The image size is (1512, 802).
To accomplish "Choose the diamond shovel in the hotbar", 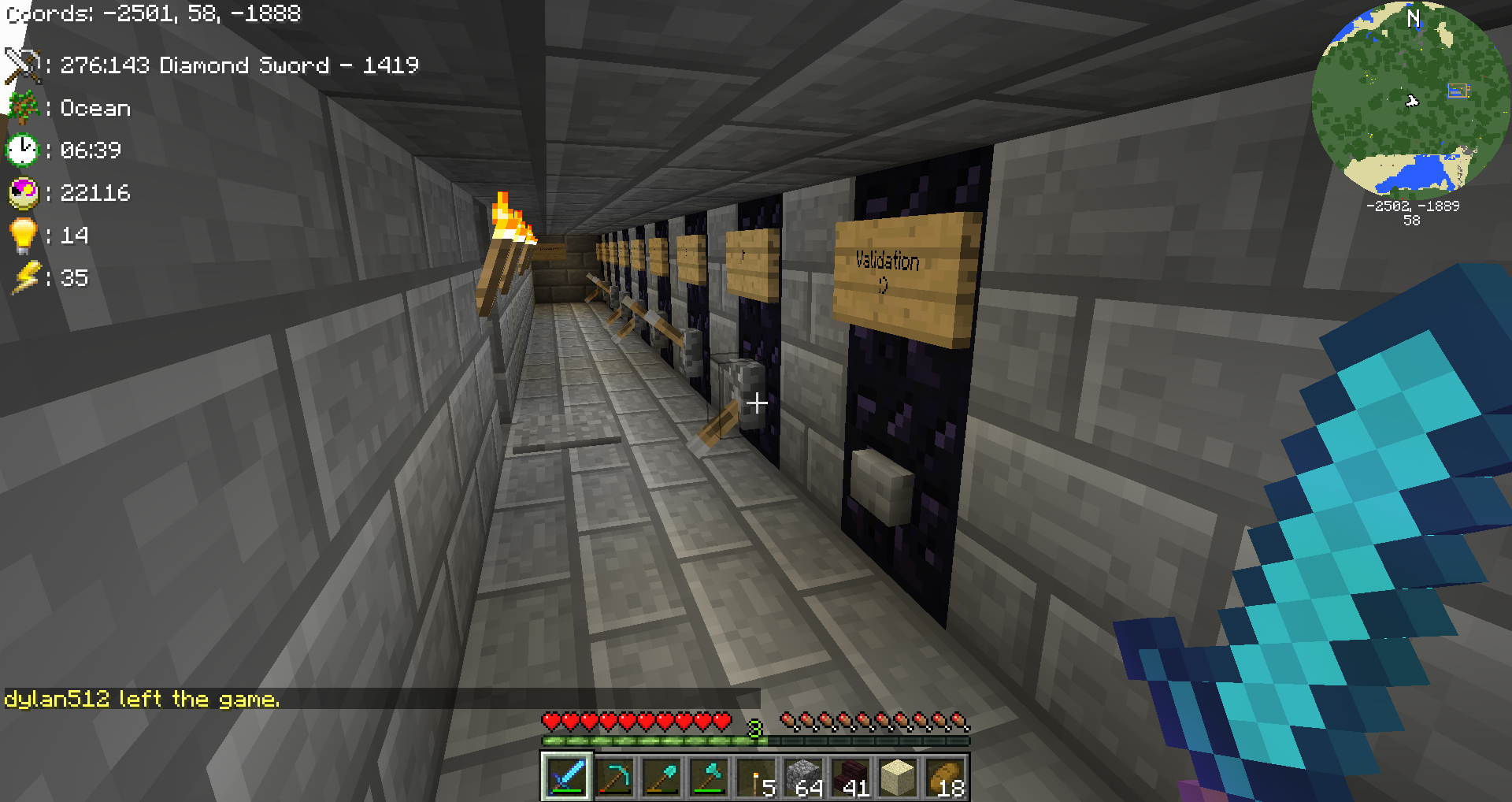I will click(661, 777).
